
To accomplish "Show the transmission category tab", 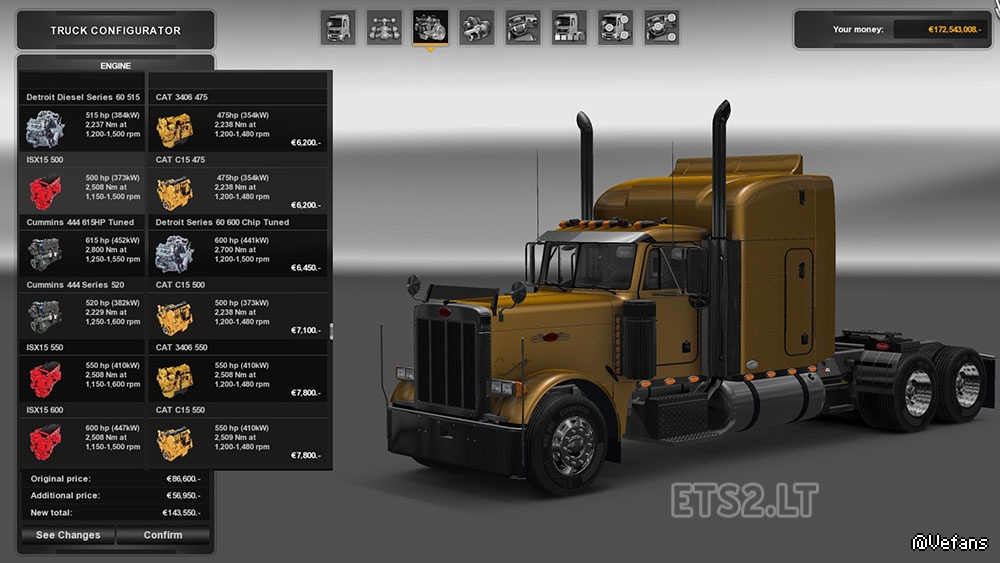I will 476,28.
